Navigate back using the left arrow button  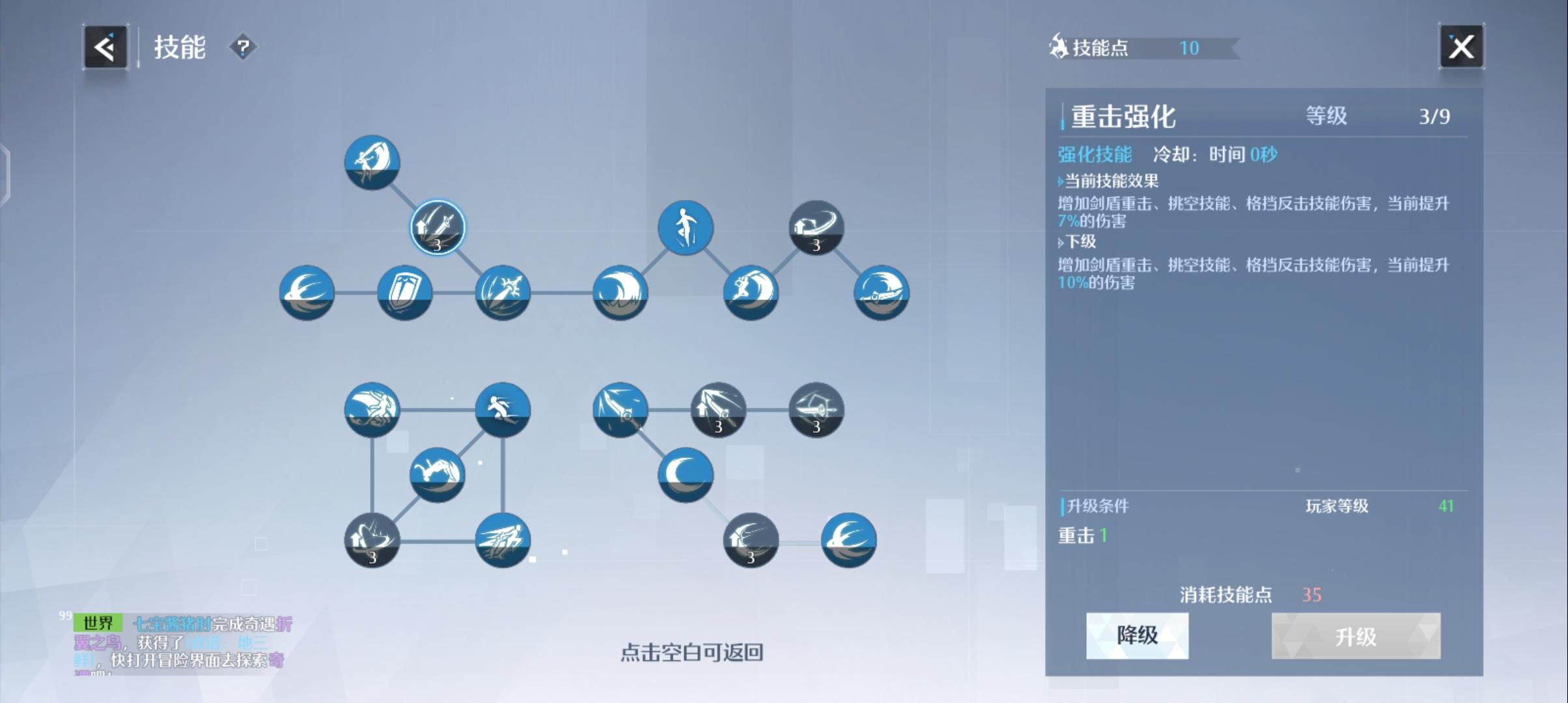pyautogui.click(x=106, y=46)
